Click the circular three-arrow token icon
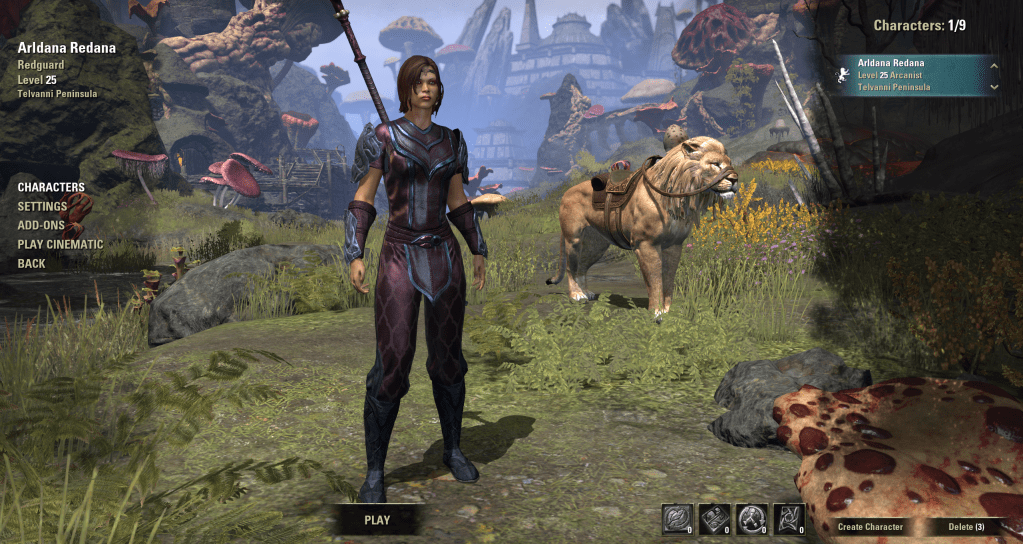The width and height of the screenshot is (1023, 544). 750,518
